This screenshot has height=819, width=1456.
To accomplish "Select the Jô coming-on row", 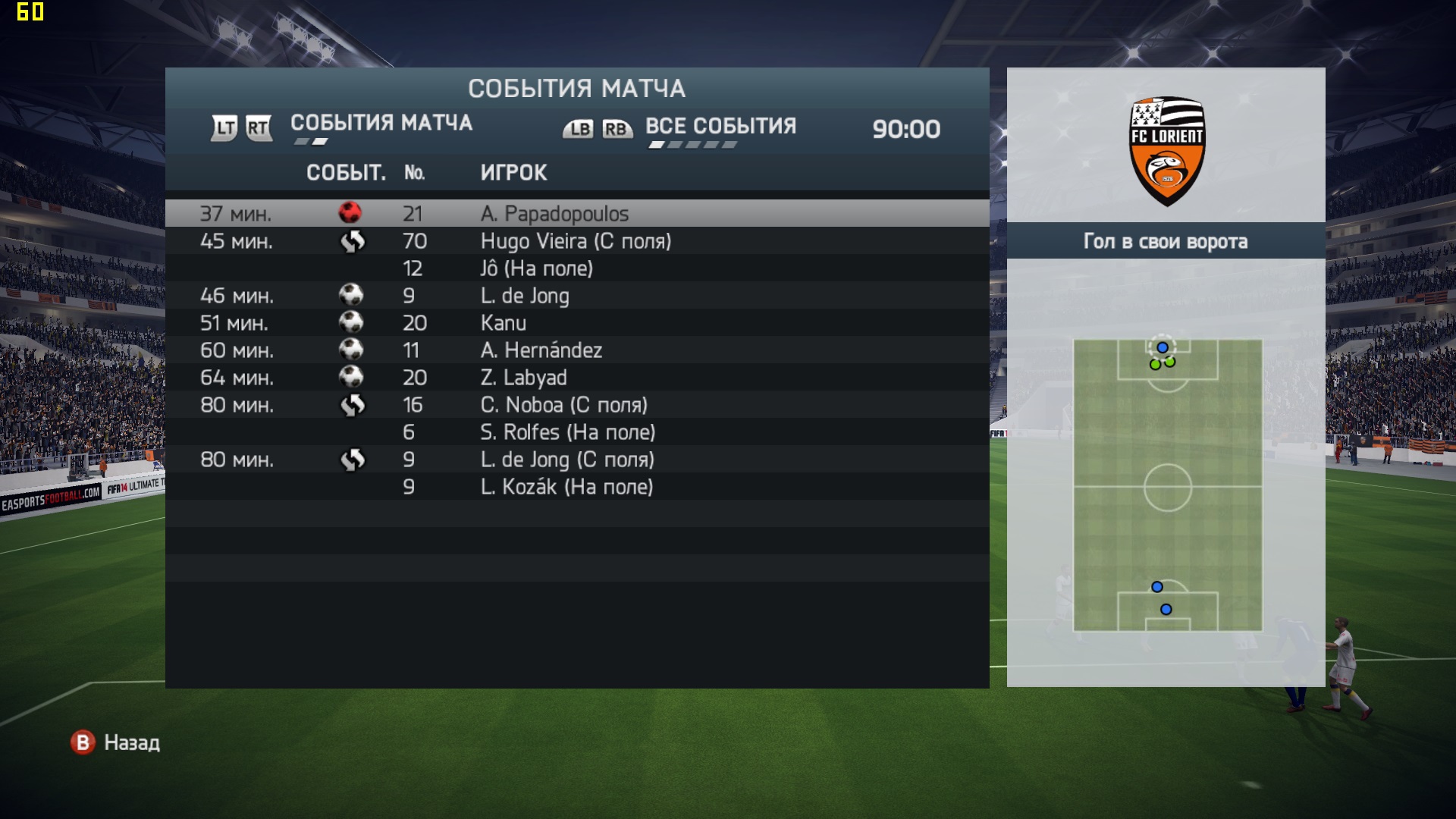I will (x=576, y=268).
